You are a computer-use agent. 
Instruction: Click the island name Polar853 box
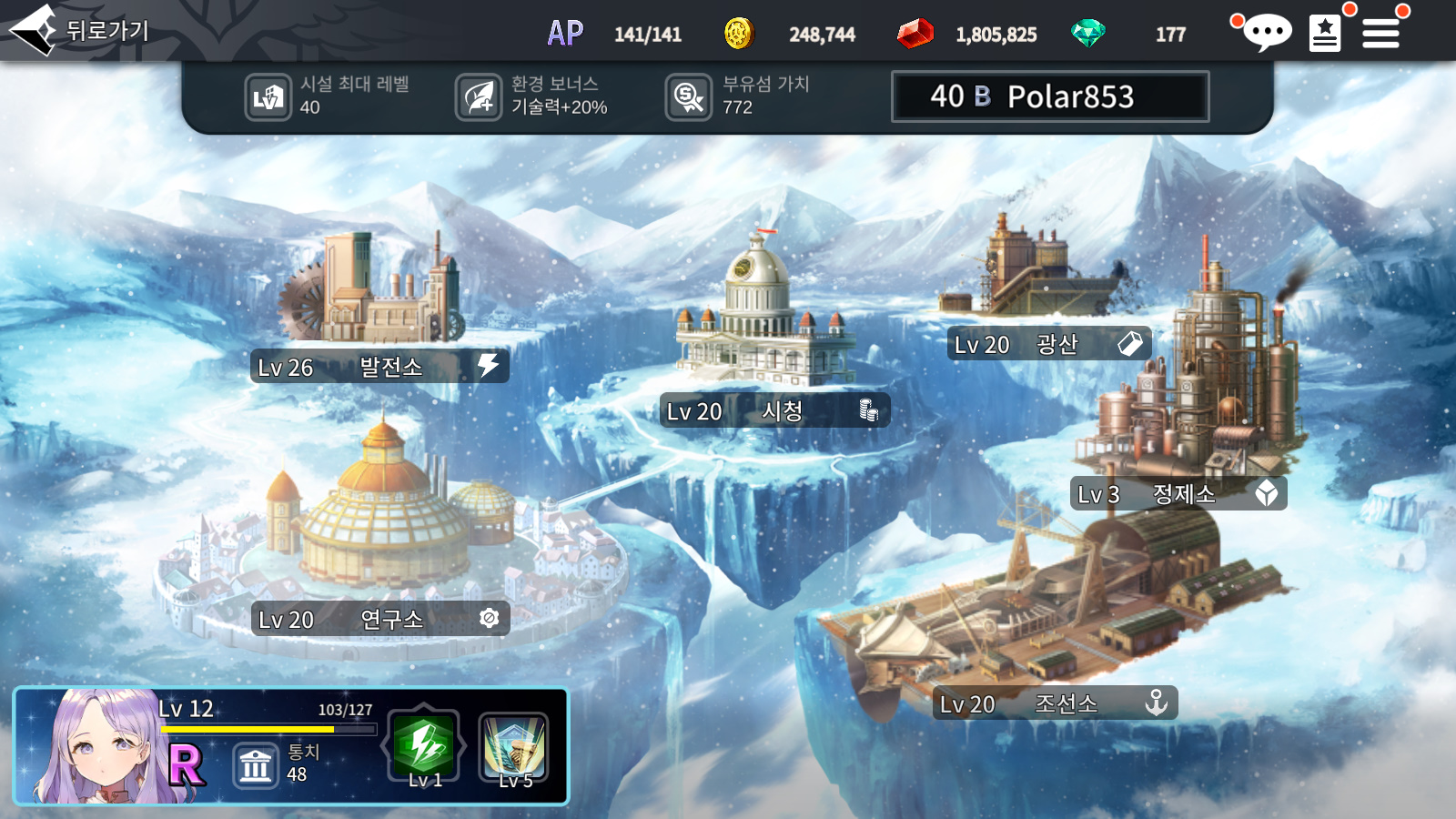(1050, 96)
